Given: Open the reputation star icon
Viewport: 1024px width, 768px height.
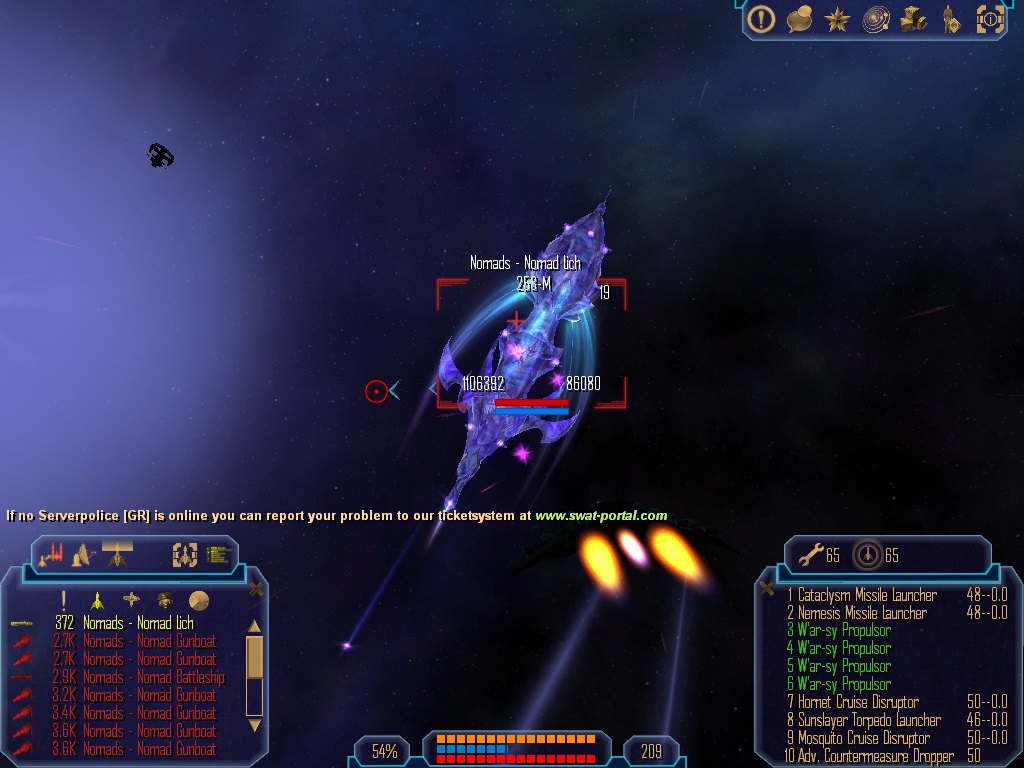Looking at the screenshot, I should click(837, 19).
